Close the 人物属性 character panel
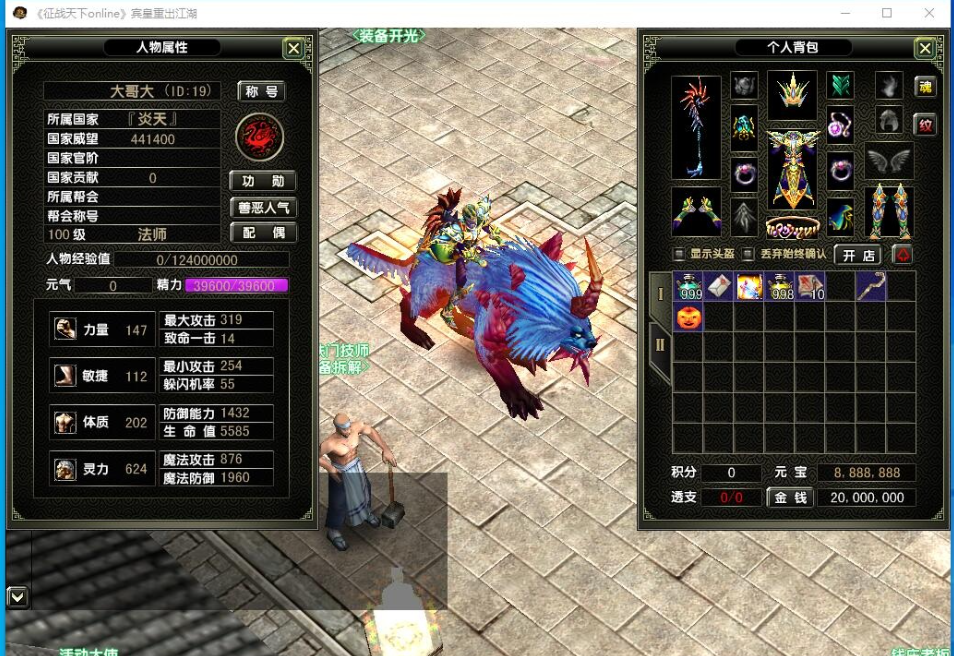954x656 pixels. (x=293, y=48)
